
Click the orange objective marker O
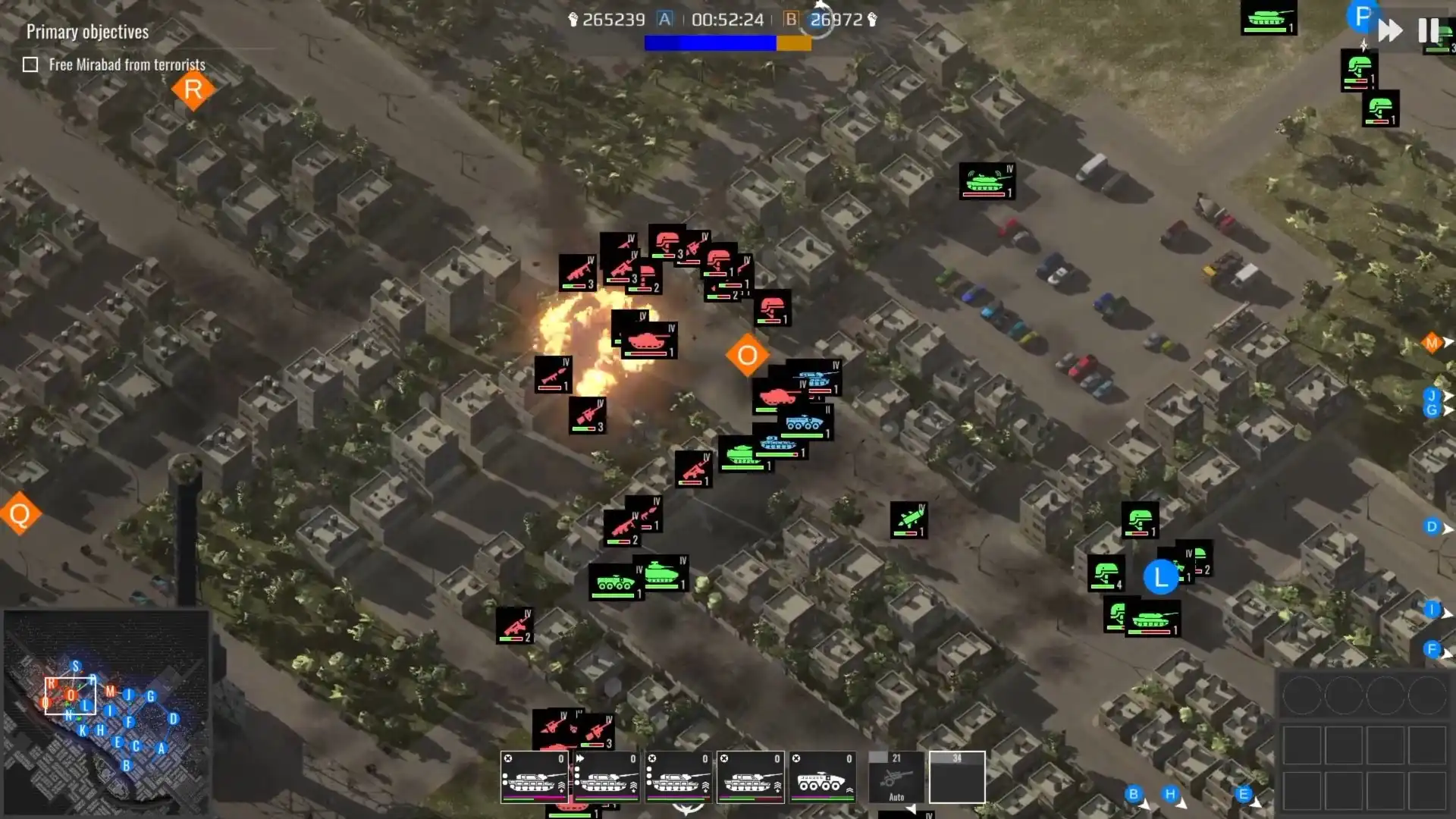click(x=748, y=353)
